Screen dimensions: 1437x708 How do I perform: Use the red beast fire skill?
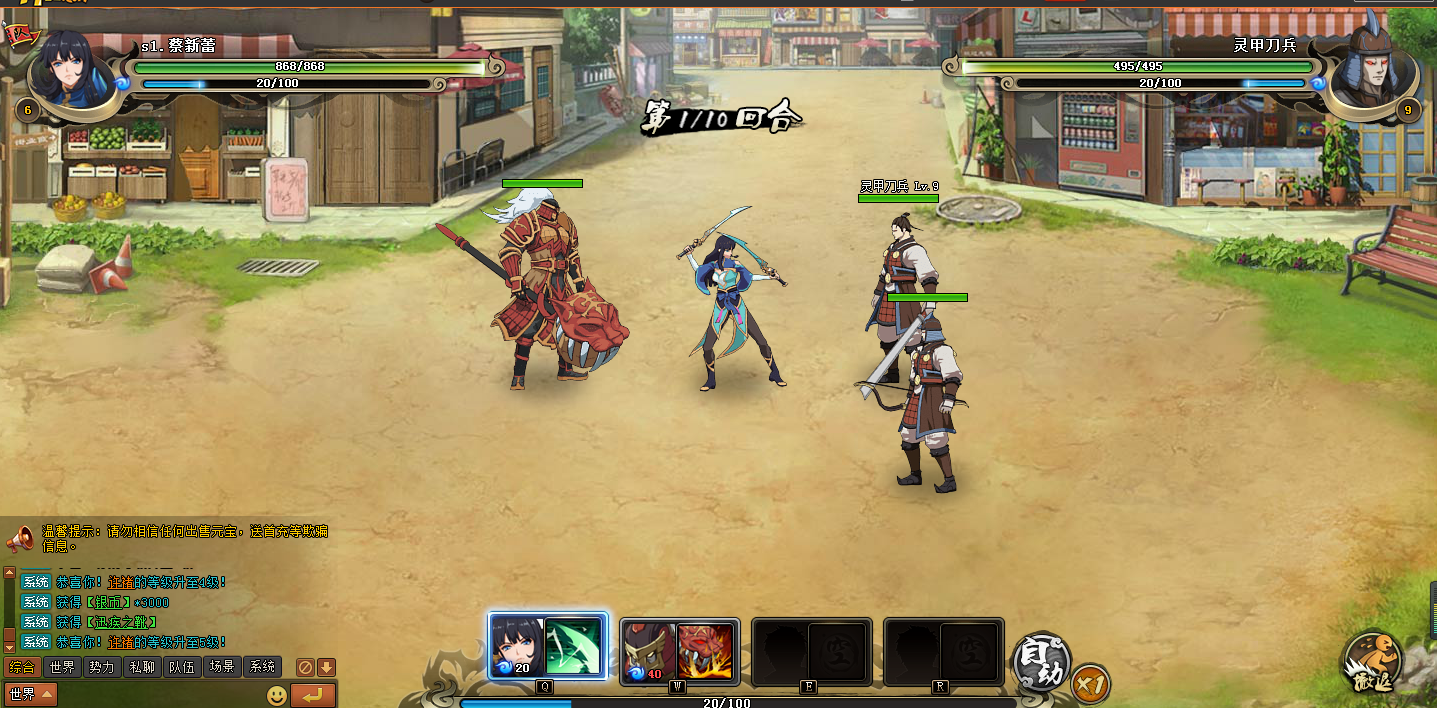[x=705, y=650]
